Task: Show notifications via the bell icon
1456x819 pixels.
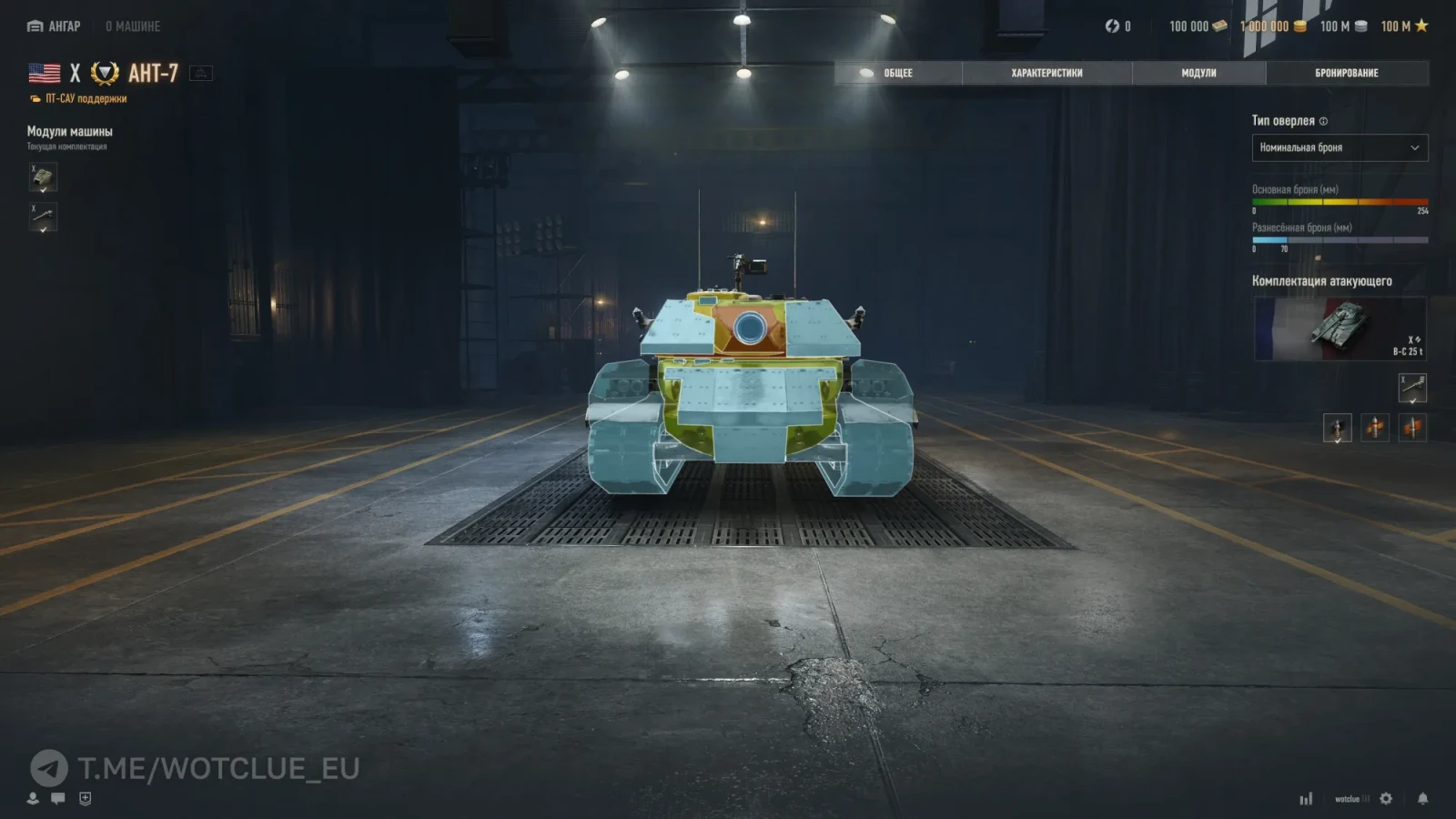Action: click(1422, 798)
